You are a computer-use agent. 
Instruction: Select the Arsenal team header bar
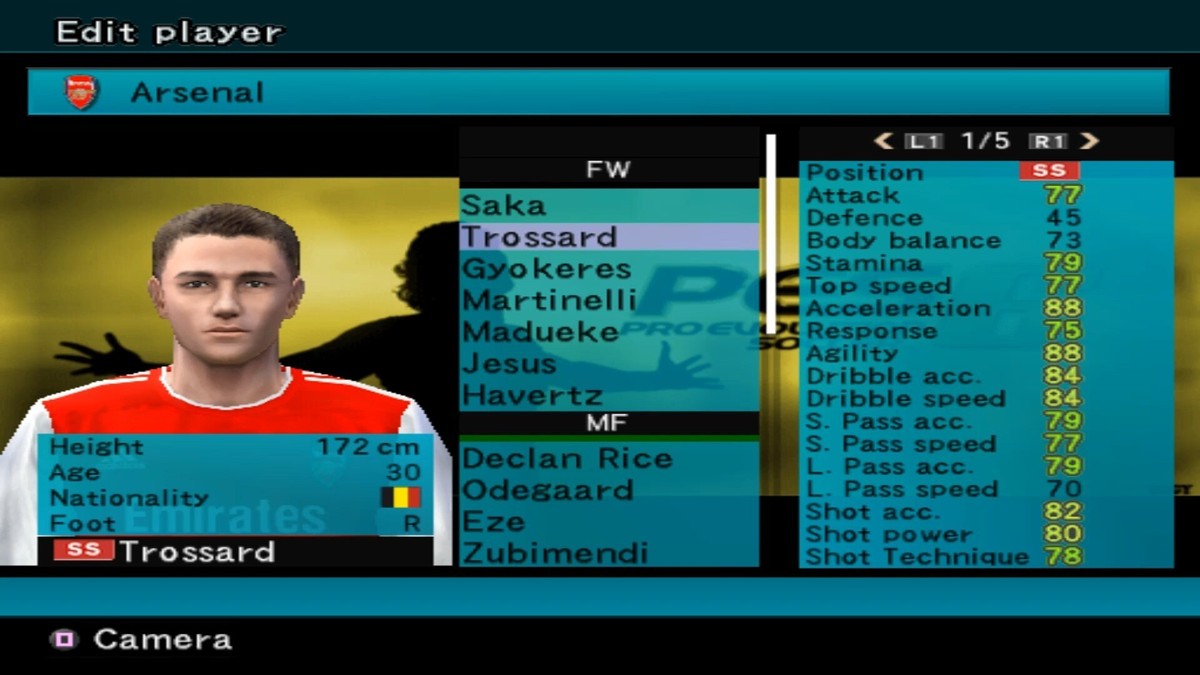pos(598,92)
